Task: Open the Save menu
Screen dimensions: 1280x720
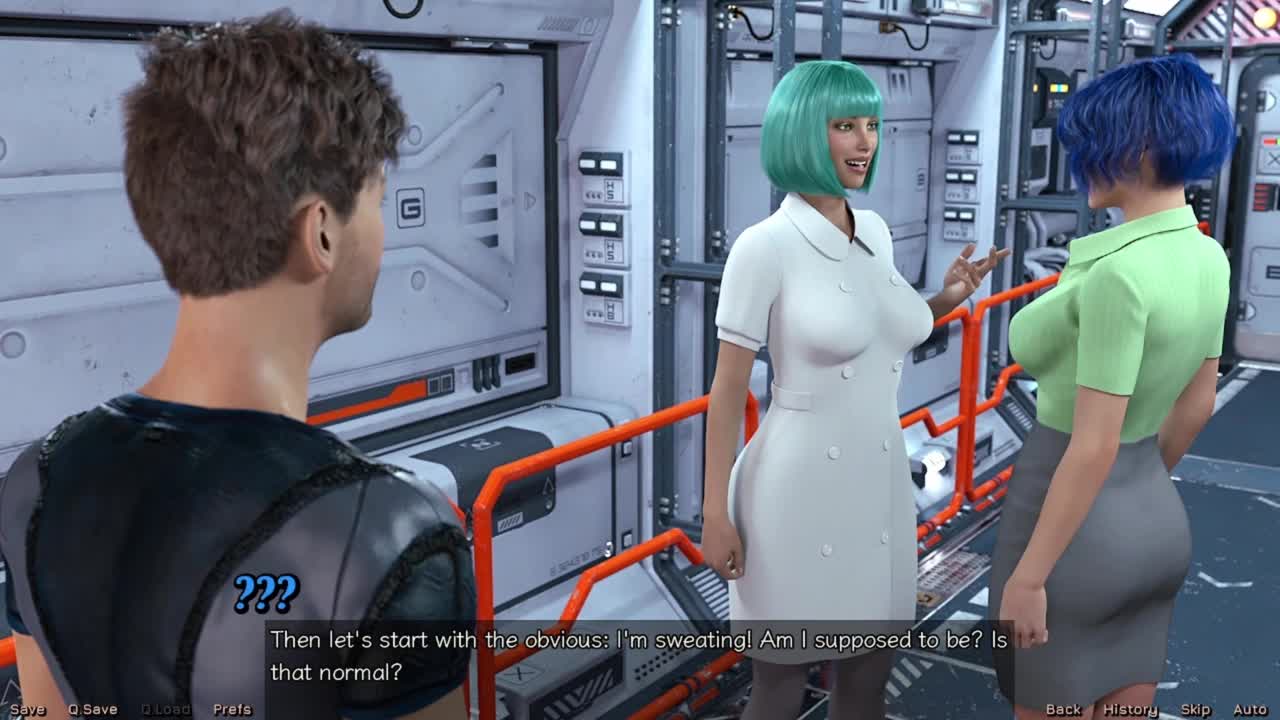Action: (x=27, y=709)
